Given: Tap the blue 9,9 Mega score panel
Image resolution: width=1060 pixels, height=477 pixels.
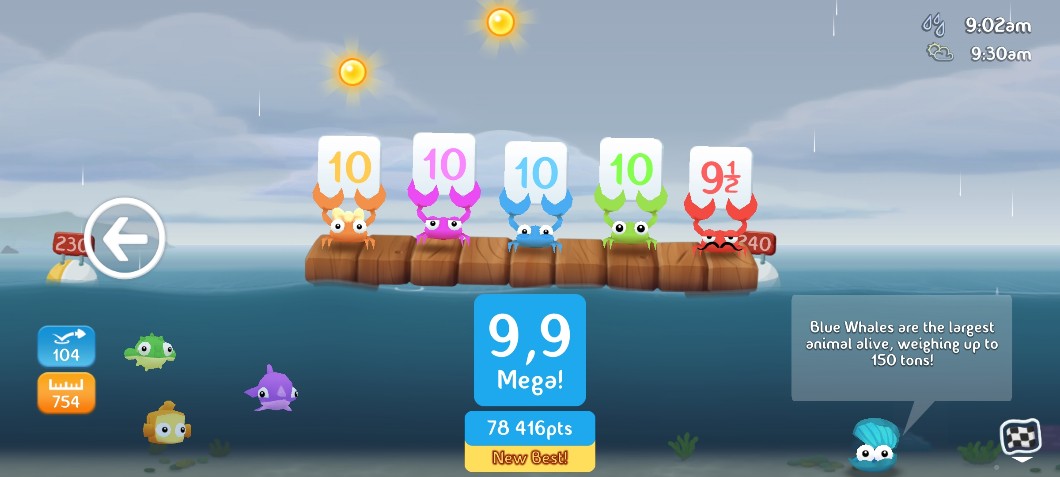Looking at the screenshot, I should click(529, 349).
